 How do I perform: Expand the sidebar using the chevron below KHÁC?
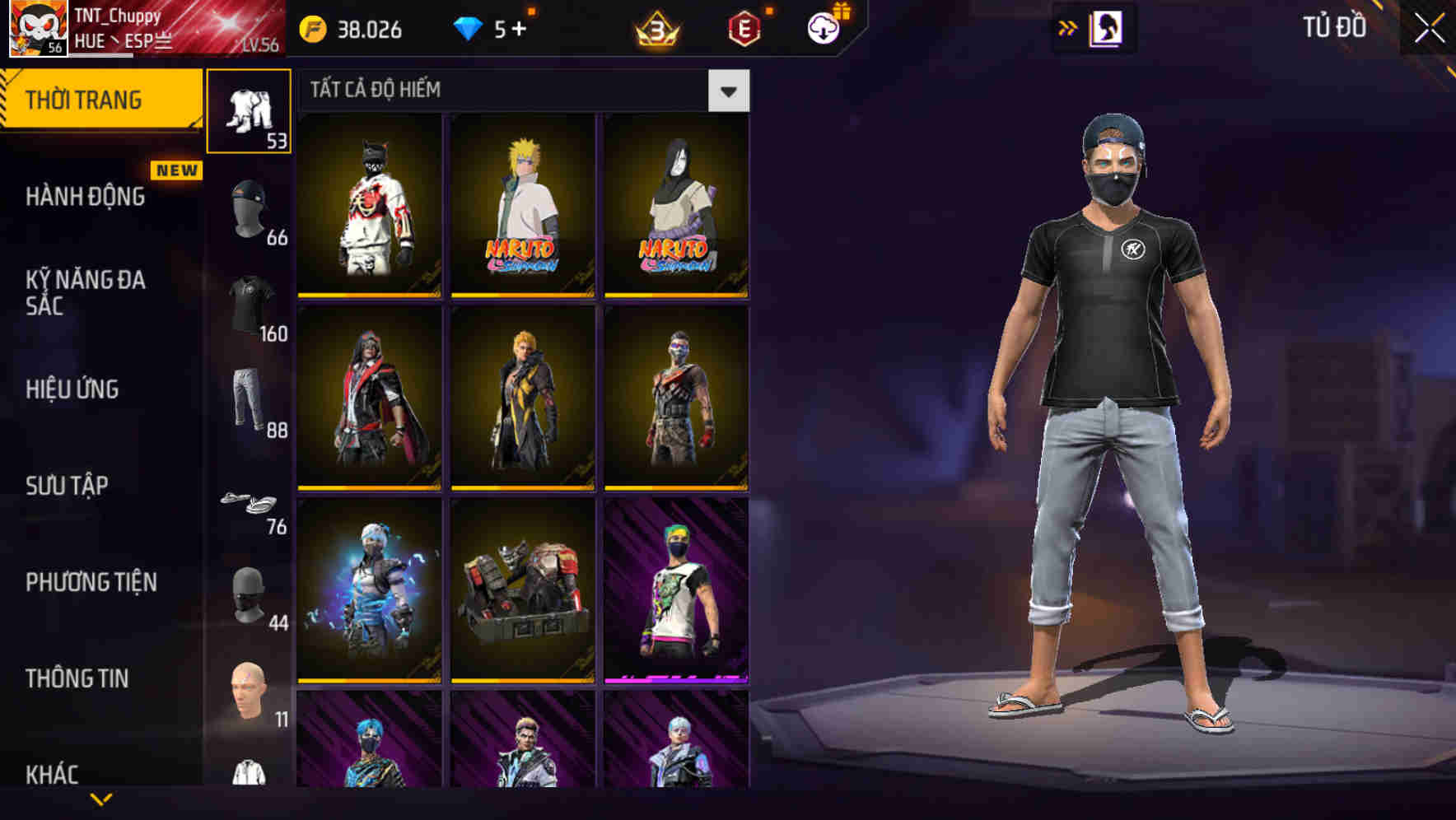click(101, 799)
